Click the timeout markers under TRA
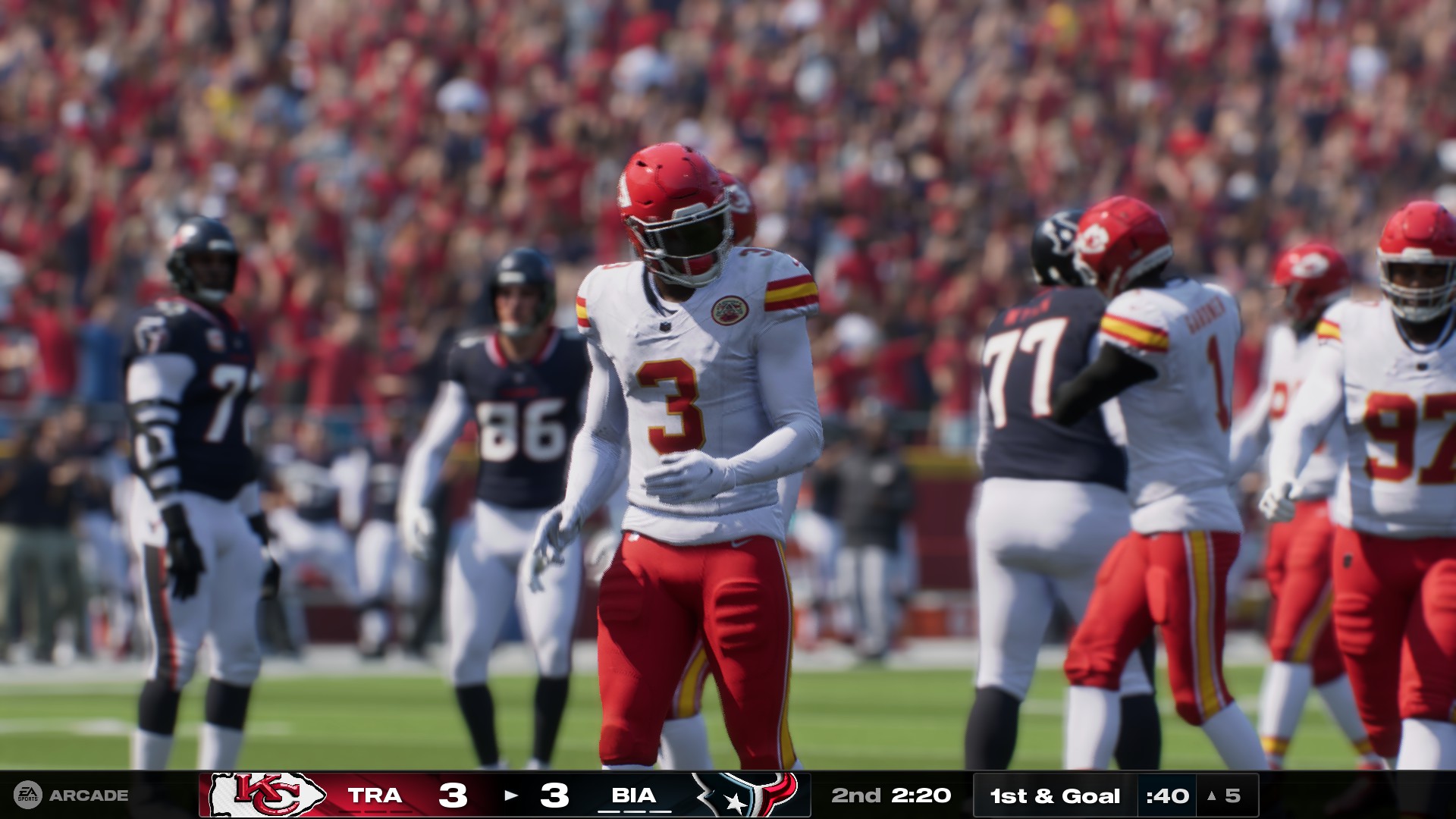The width and height of the screenshot is (1456, 819). coord(375,811)
